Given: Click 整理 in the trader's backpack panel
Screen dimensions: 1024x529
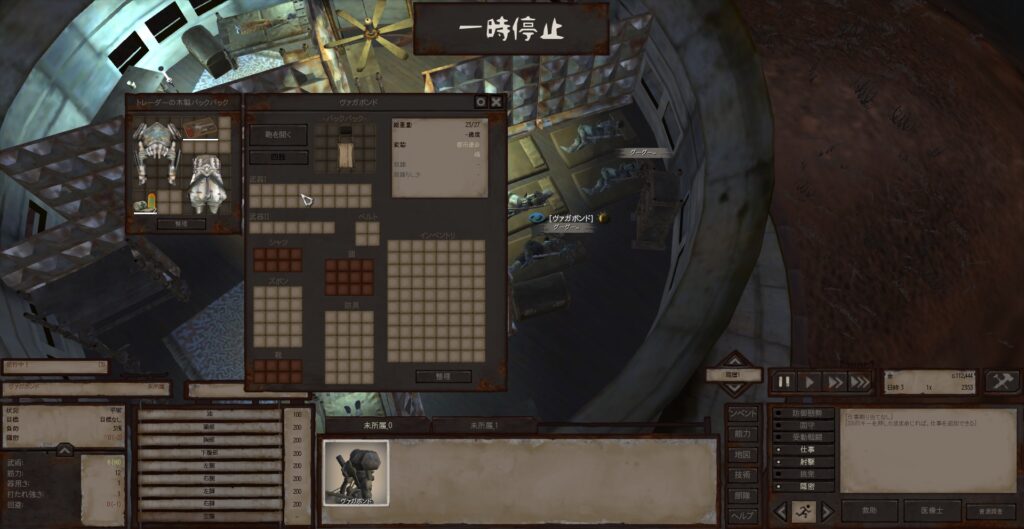Looking at the screenshot, I should coord(181,223).
